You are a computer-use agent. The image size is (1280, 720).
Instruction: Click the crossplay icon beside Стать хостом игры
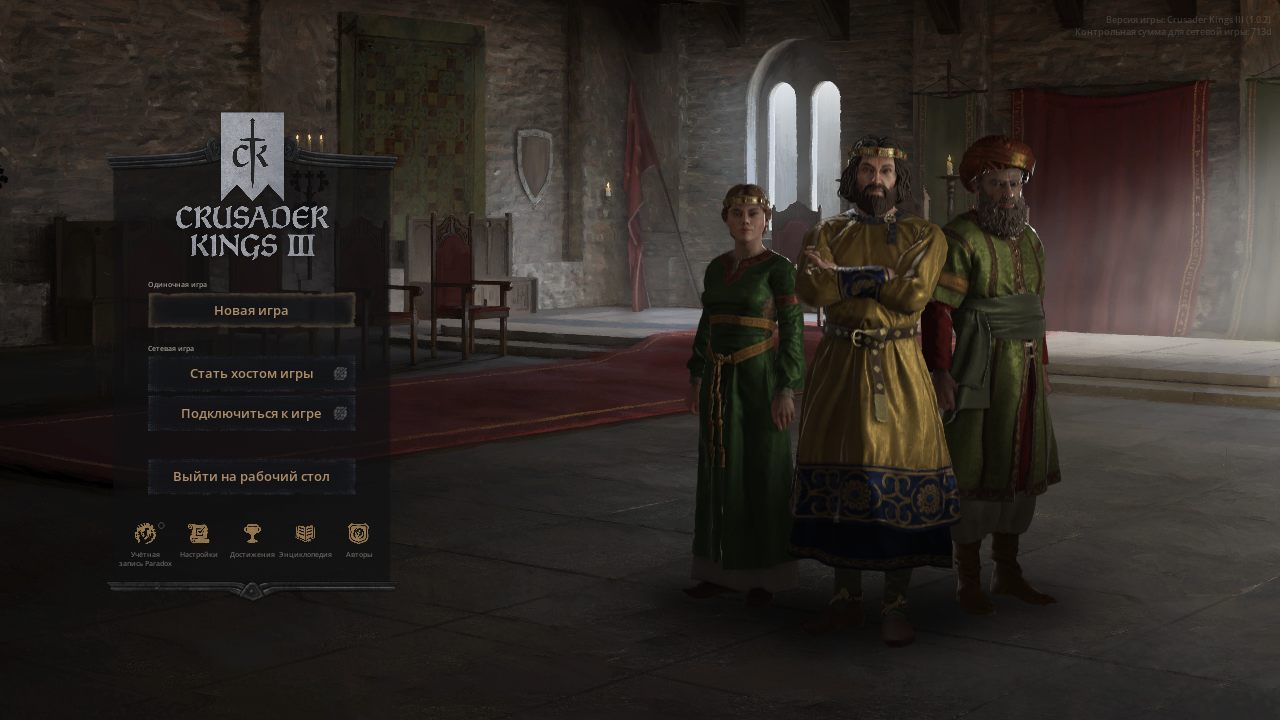click(x=341, y=372)
